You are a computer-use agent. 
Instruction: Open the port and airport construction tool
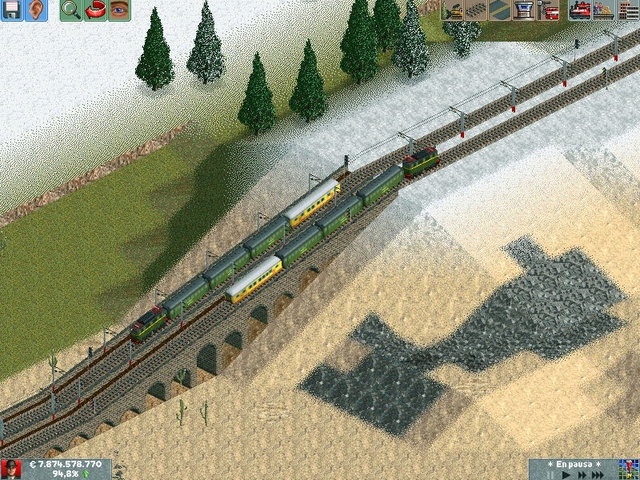523,11
